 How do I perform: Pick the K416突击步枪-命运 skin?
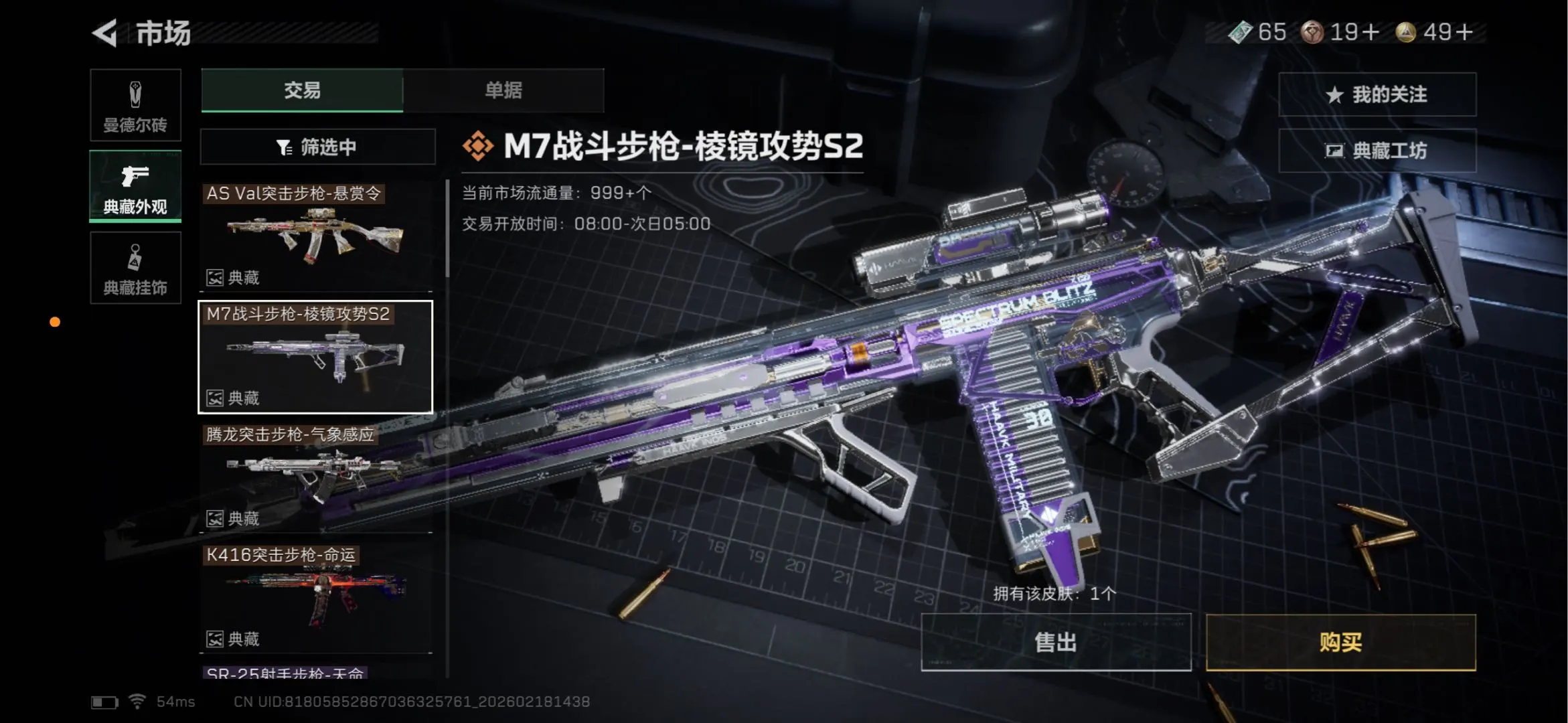(x=315, y=597)
